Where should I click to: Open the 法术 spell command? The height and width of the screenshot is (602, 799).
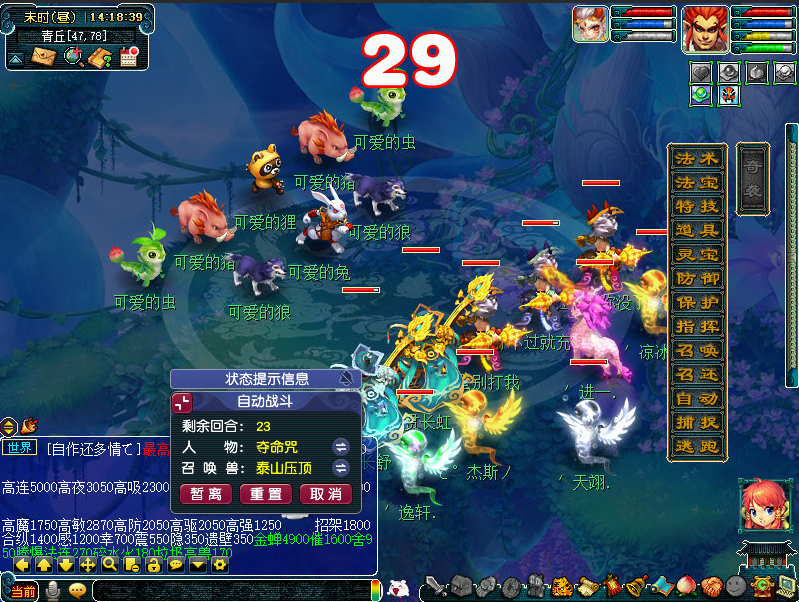[x=697, y=159]
